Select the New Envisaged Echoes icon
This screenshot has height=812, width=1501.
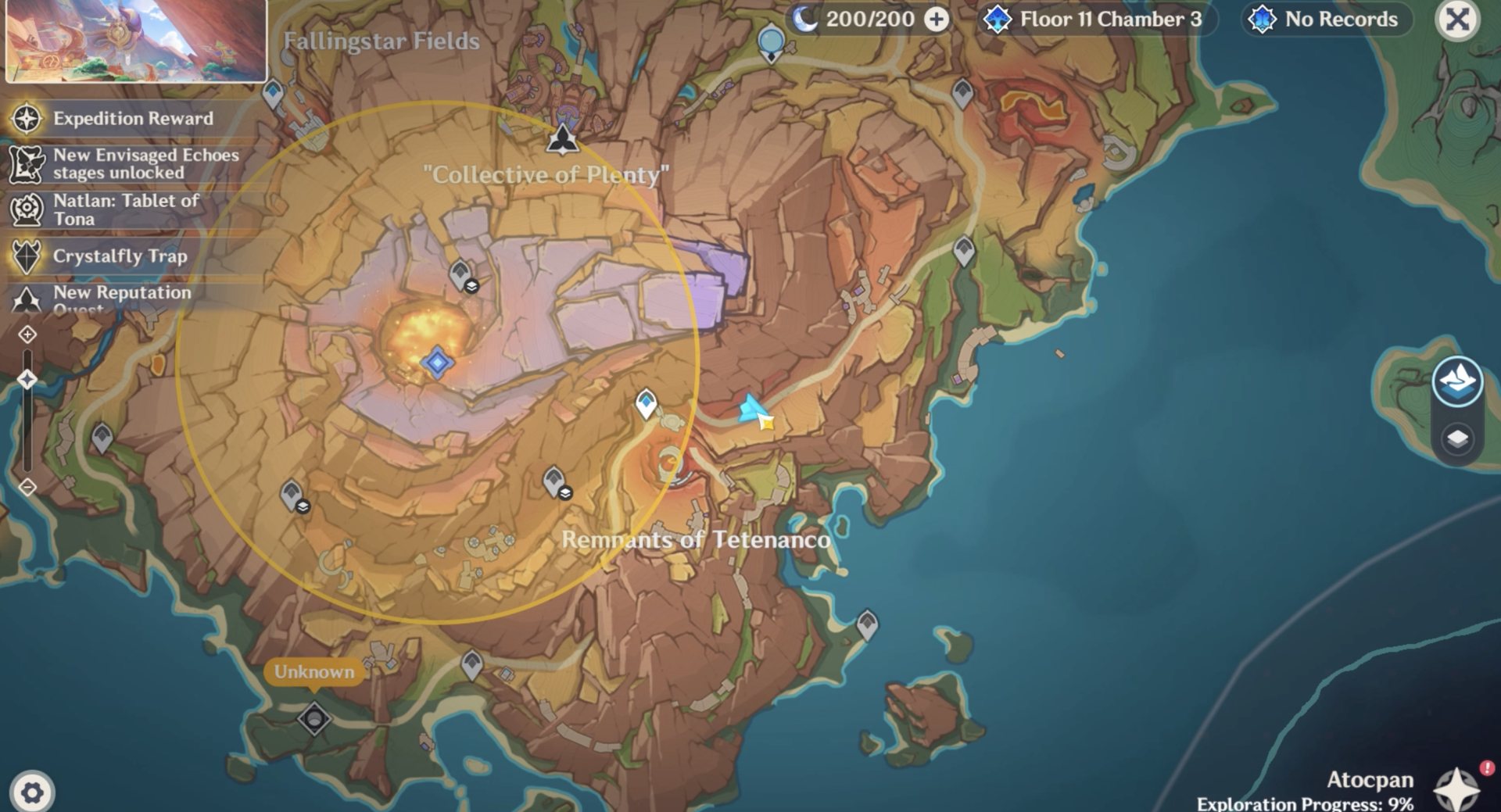(x=26, y=163)
